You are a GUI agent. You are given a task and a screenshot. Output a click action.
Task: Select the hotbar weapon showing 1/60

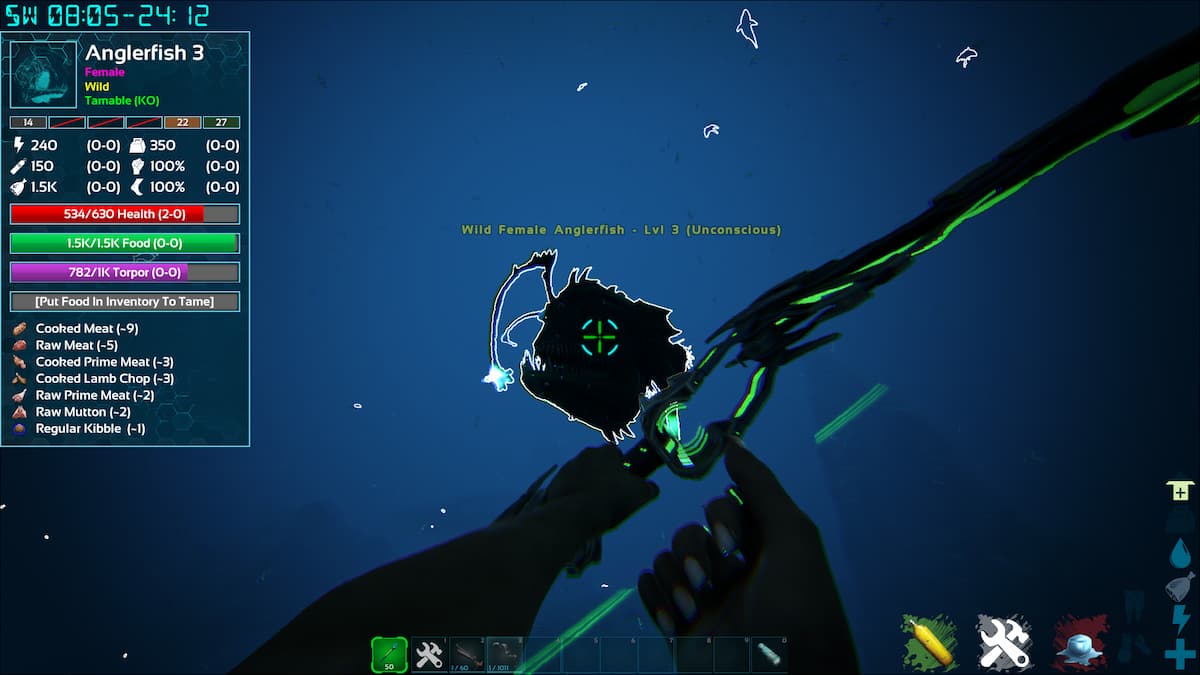click(x=467, y=655)
